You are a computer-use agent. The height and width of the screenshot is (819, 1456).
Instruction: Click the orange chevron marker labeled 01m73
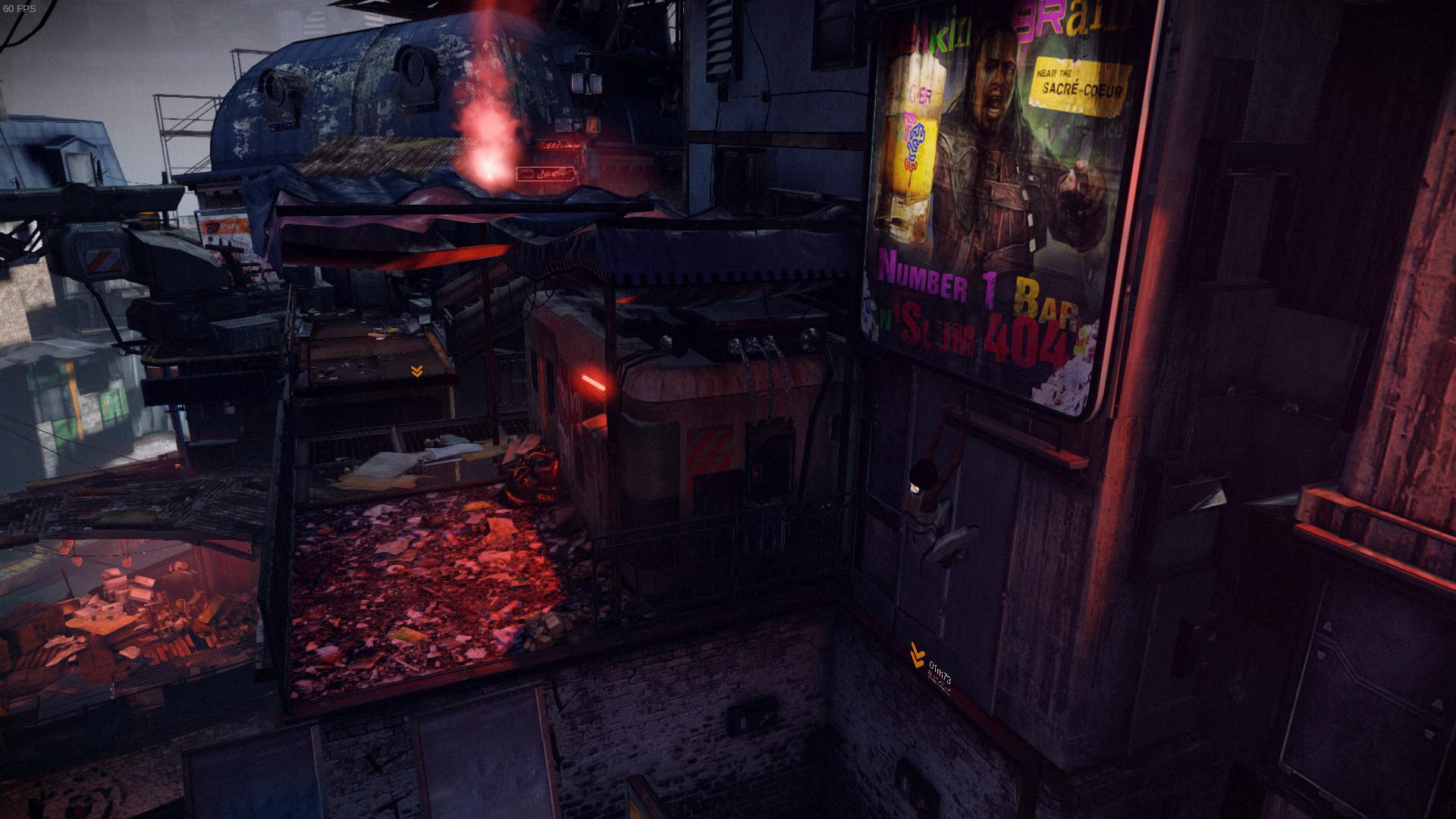918,652
